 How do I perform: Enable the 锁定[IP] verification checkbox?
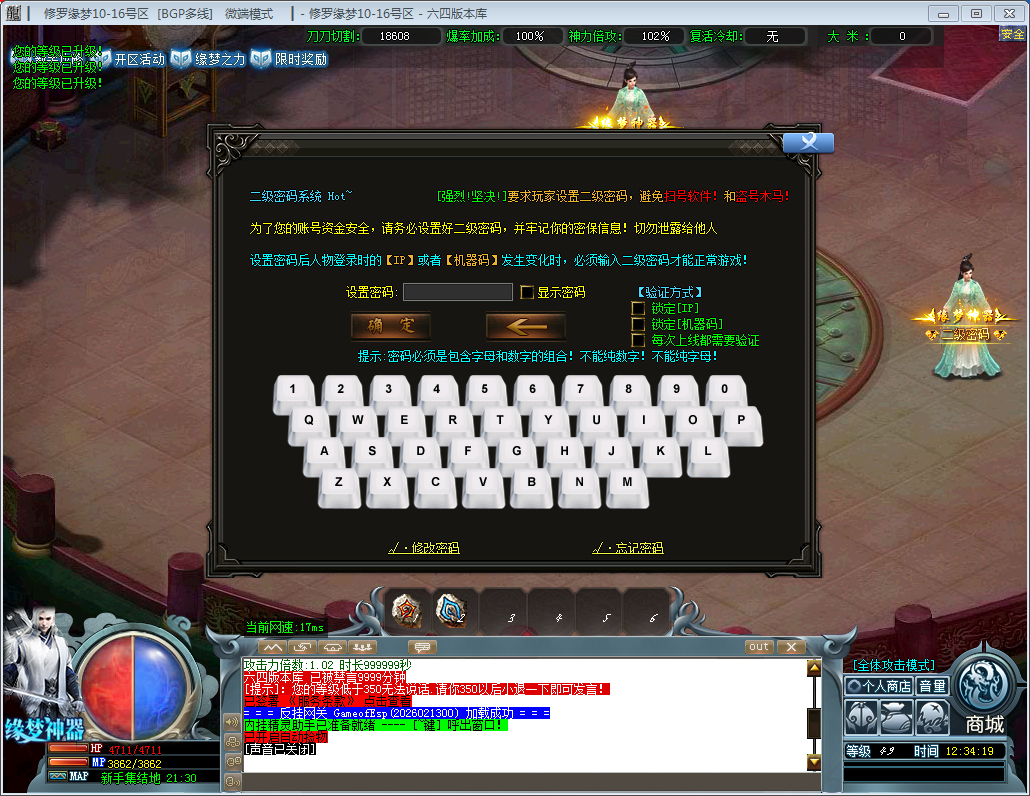pyautogui.click(x=638, y=308)
